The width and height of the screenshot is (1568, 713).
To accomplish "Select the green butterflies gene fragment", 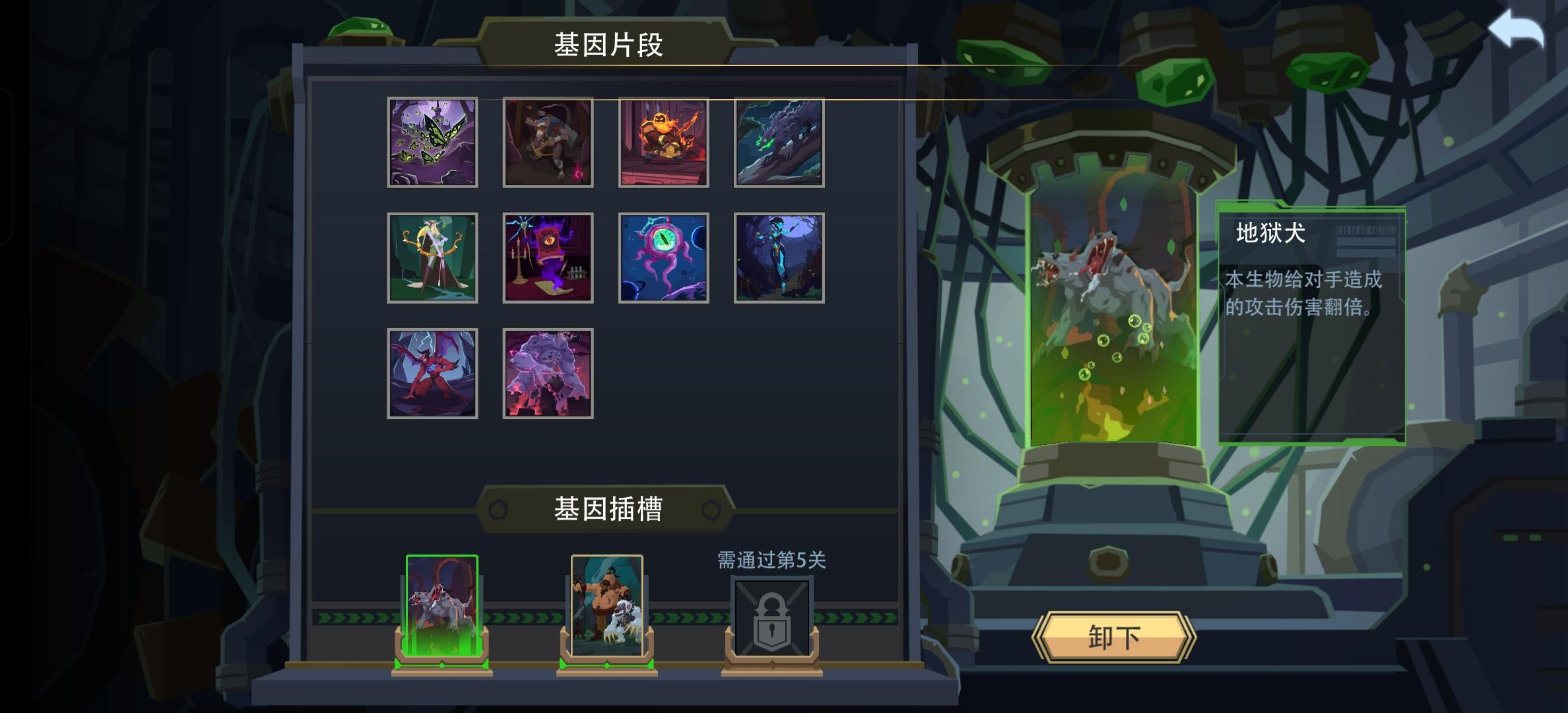I will 432,142.
